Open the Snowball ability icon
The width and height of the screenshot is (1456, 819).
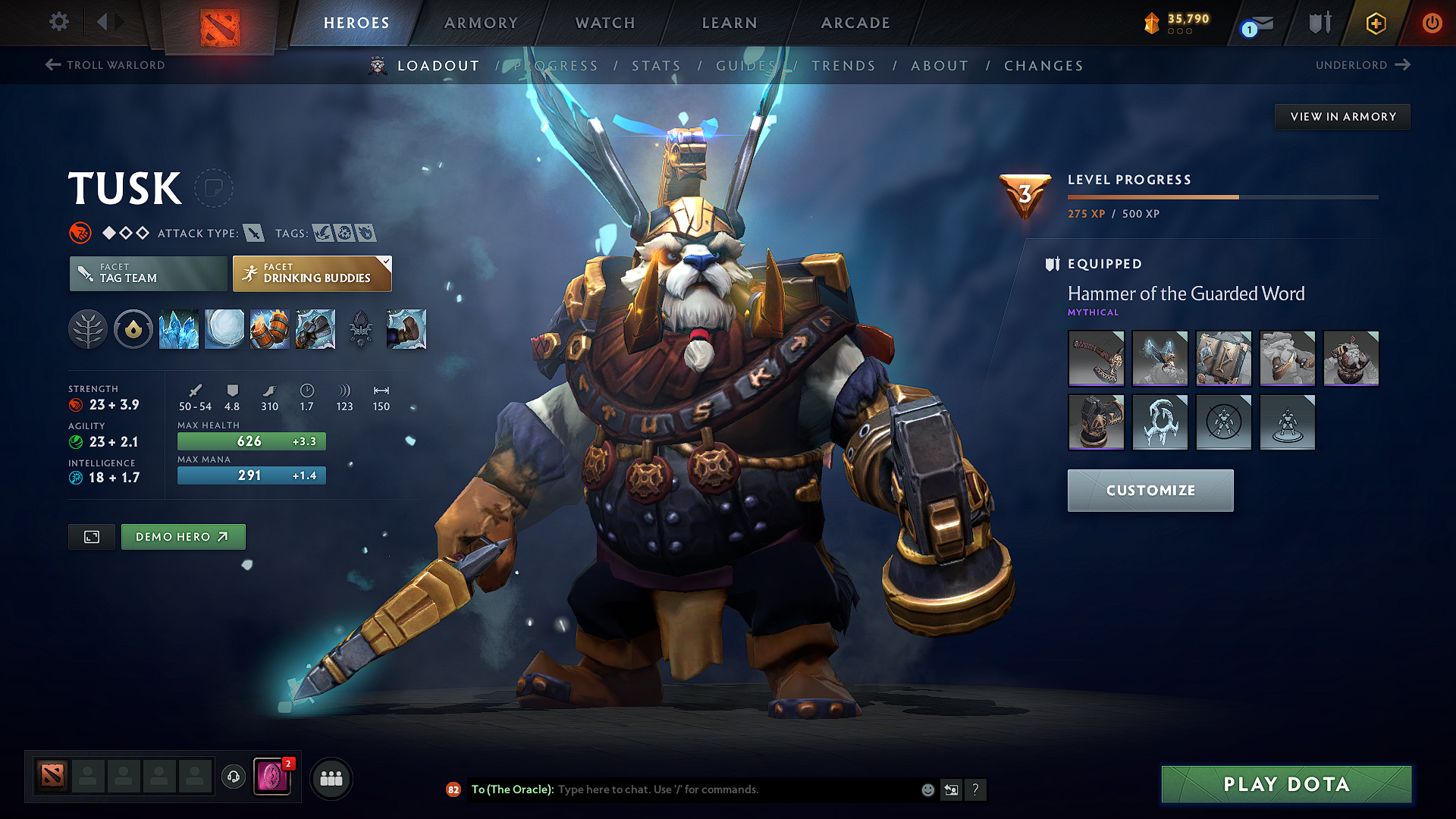click(x=224, y=329)
